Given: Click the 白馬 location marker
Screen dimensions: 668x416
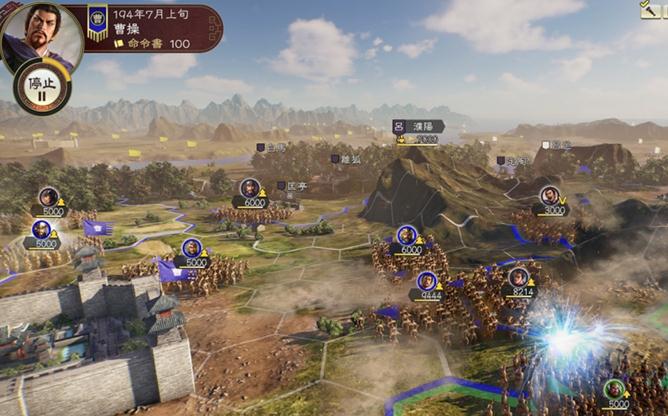Looking at the screenshot, I should tap(270, 147).
